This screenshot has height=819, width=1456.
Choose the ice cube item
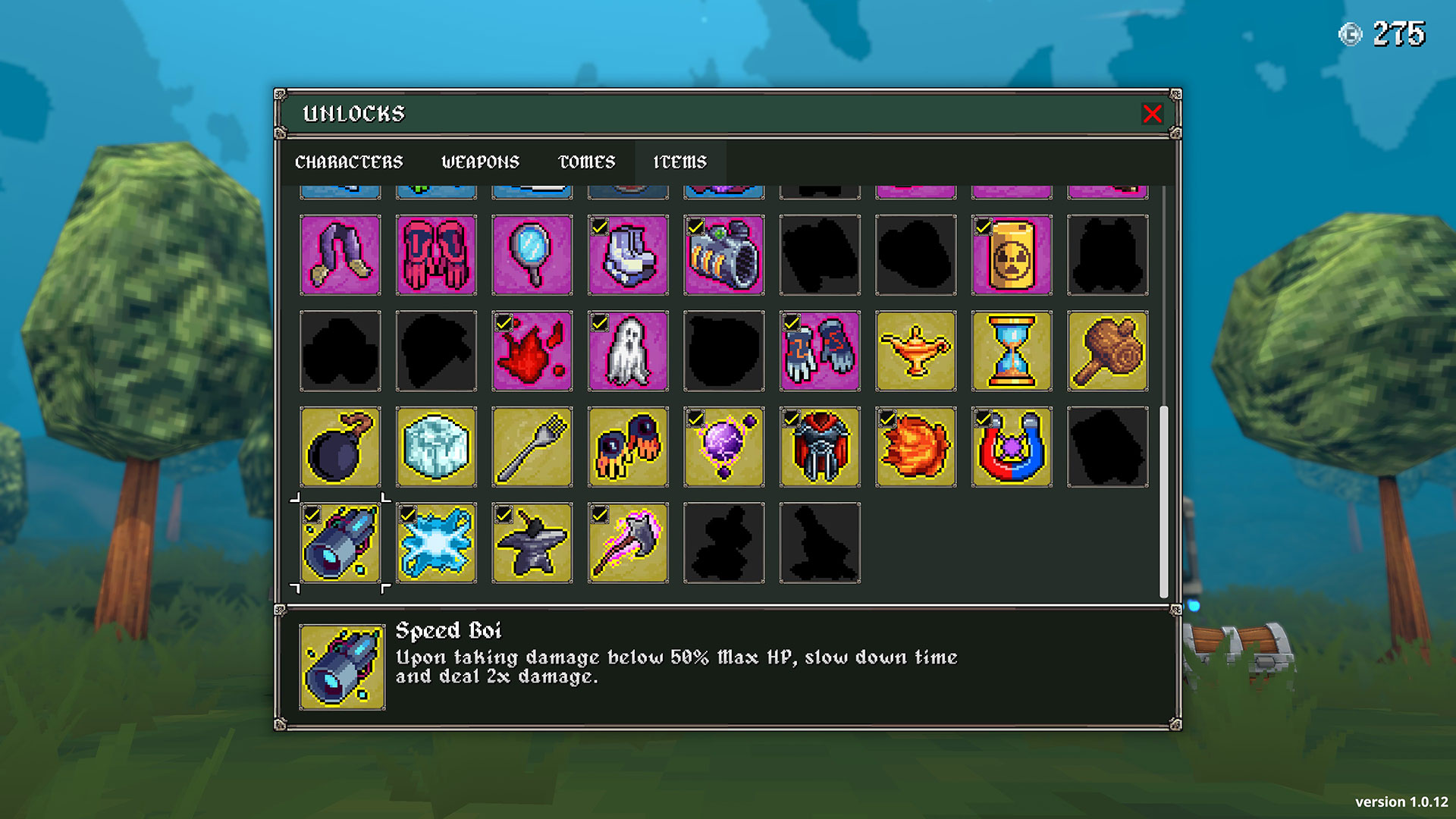pos(436,447)
